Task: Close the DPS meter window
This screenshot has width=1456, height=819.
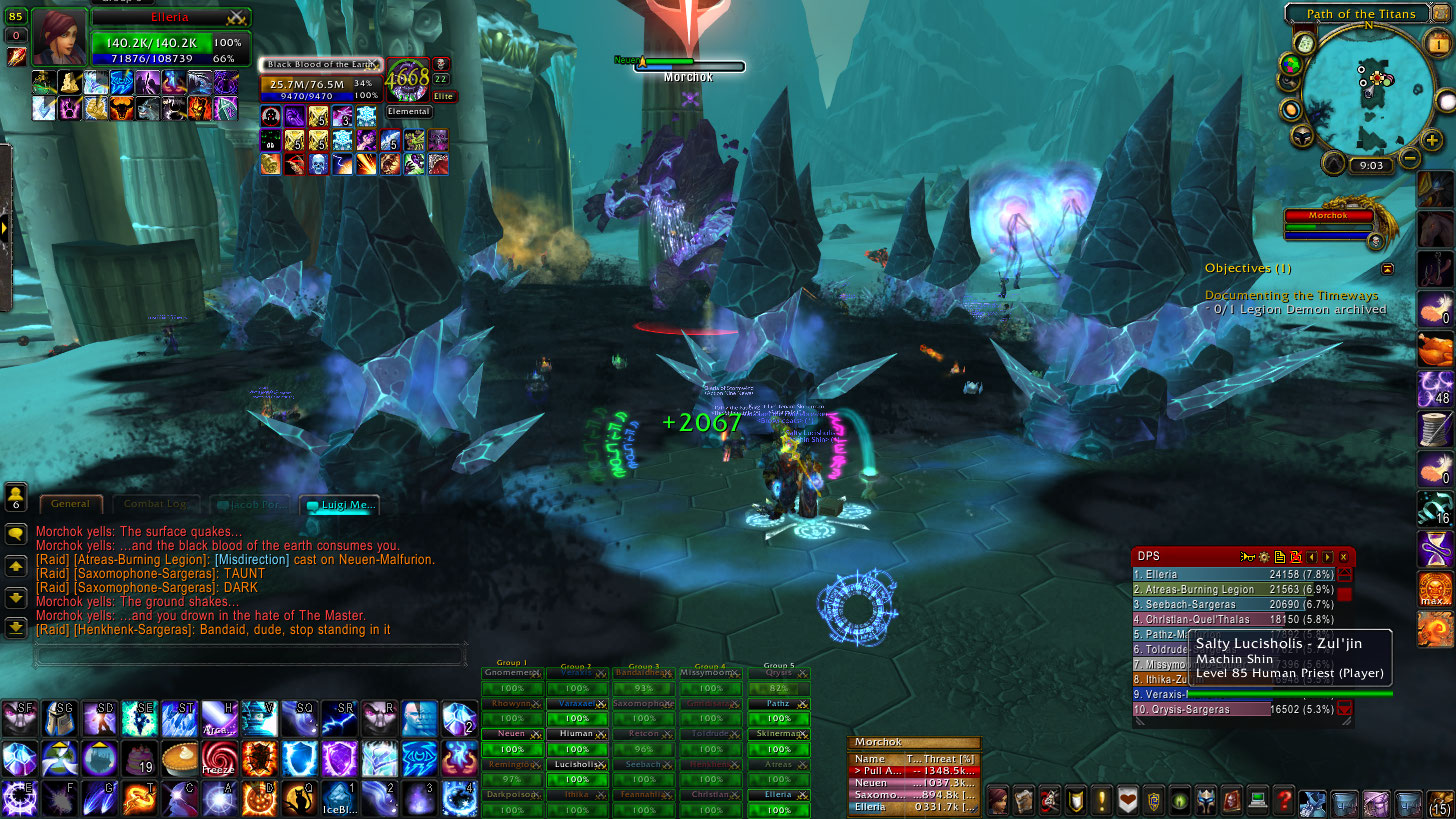Action: coord(1343,557)
